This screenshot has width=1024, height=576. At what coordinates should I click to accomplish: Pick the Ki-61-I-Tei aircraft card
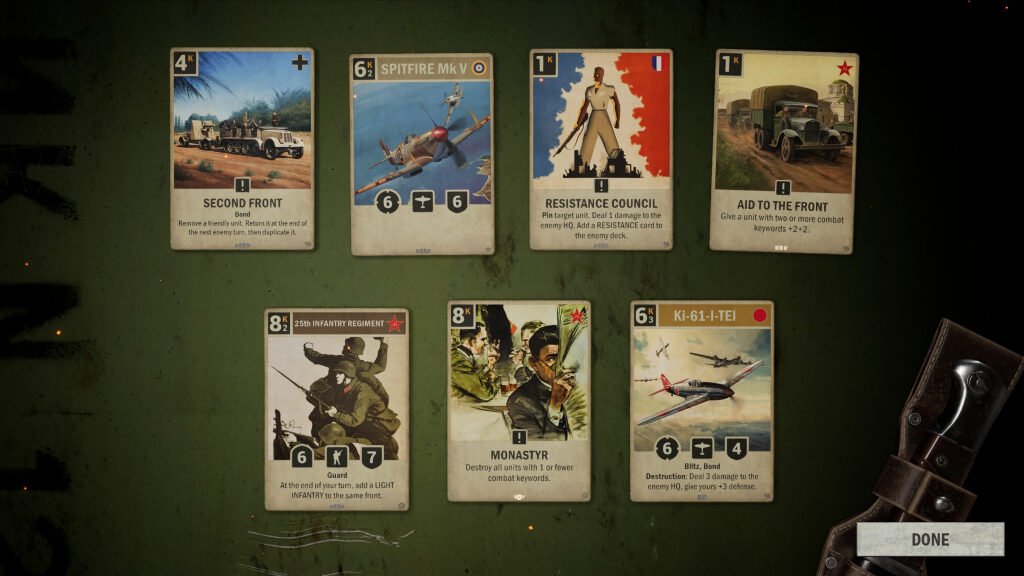(x=701, y=400)
